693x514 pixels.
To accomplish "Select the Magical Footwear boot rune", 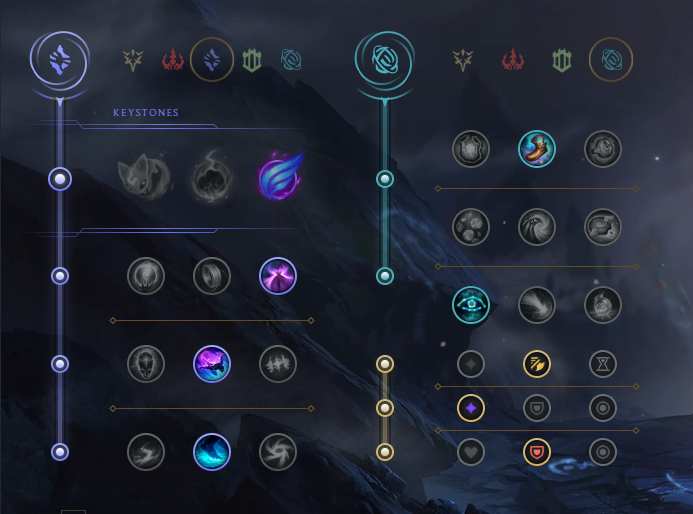I will [x=537, y=149].
